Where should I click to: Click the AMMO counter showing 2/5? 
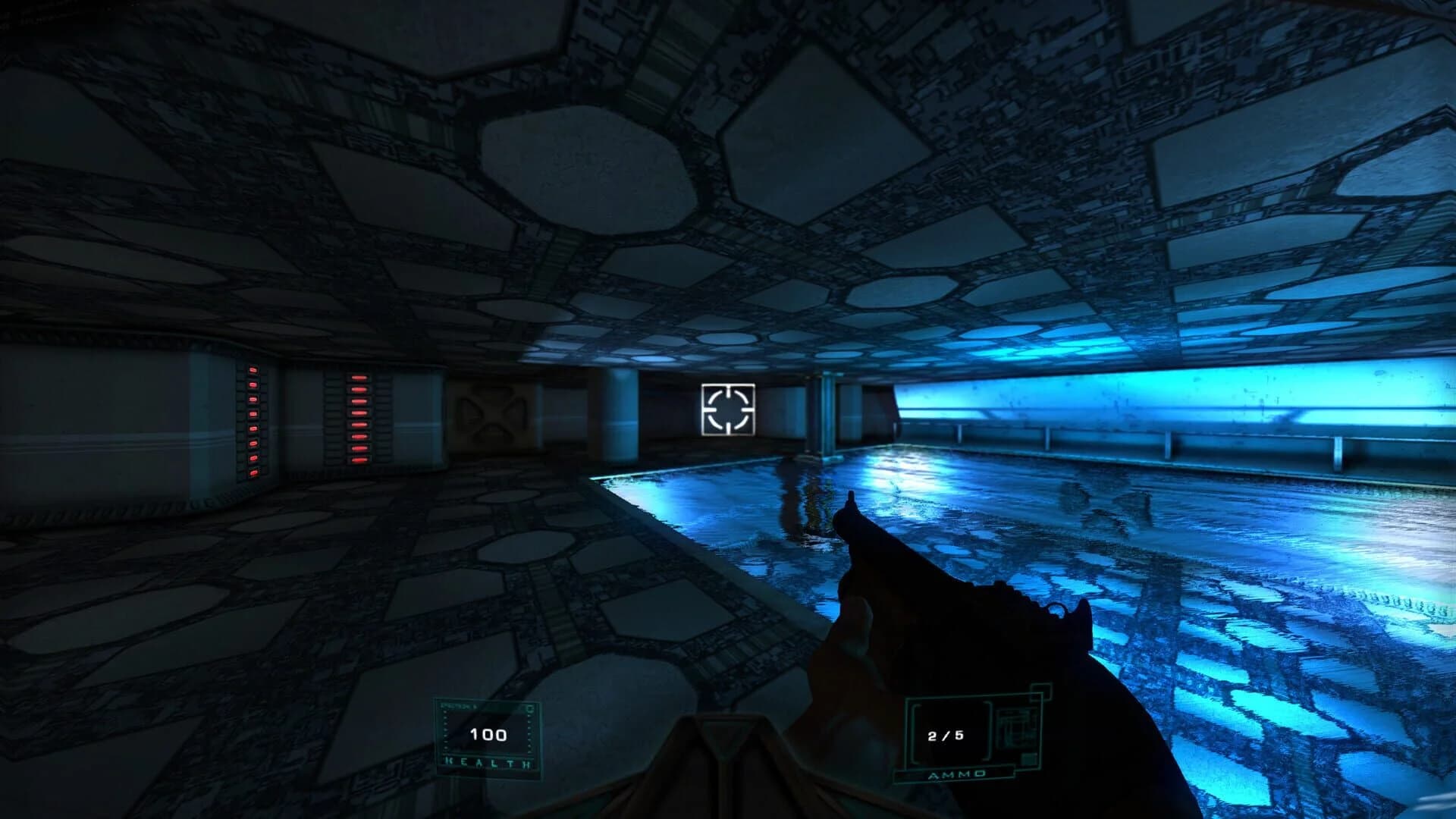[x=946, y=736]
